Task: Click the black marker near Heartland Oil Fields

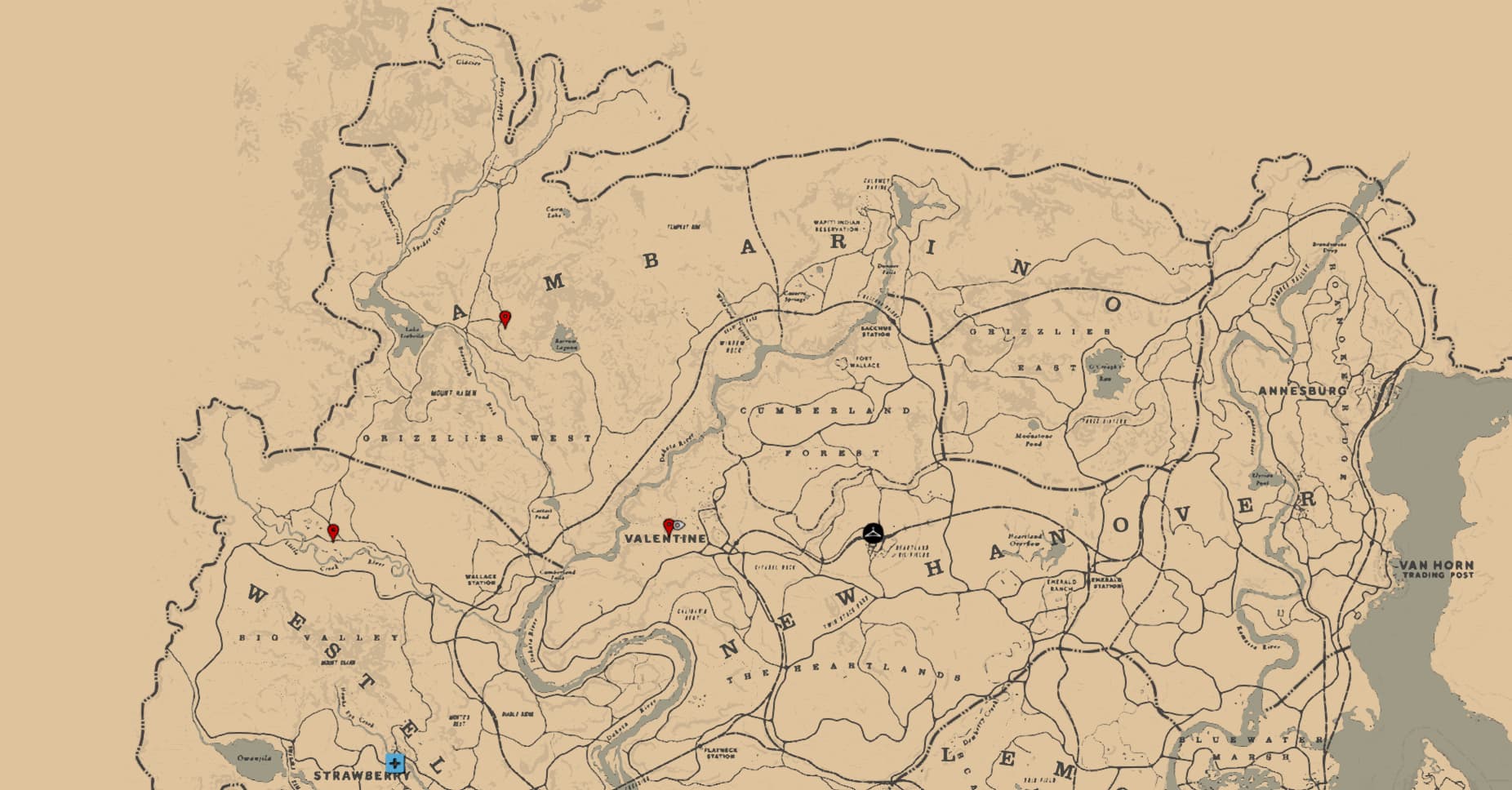Action: (x=873, y=533)
